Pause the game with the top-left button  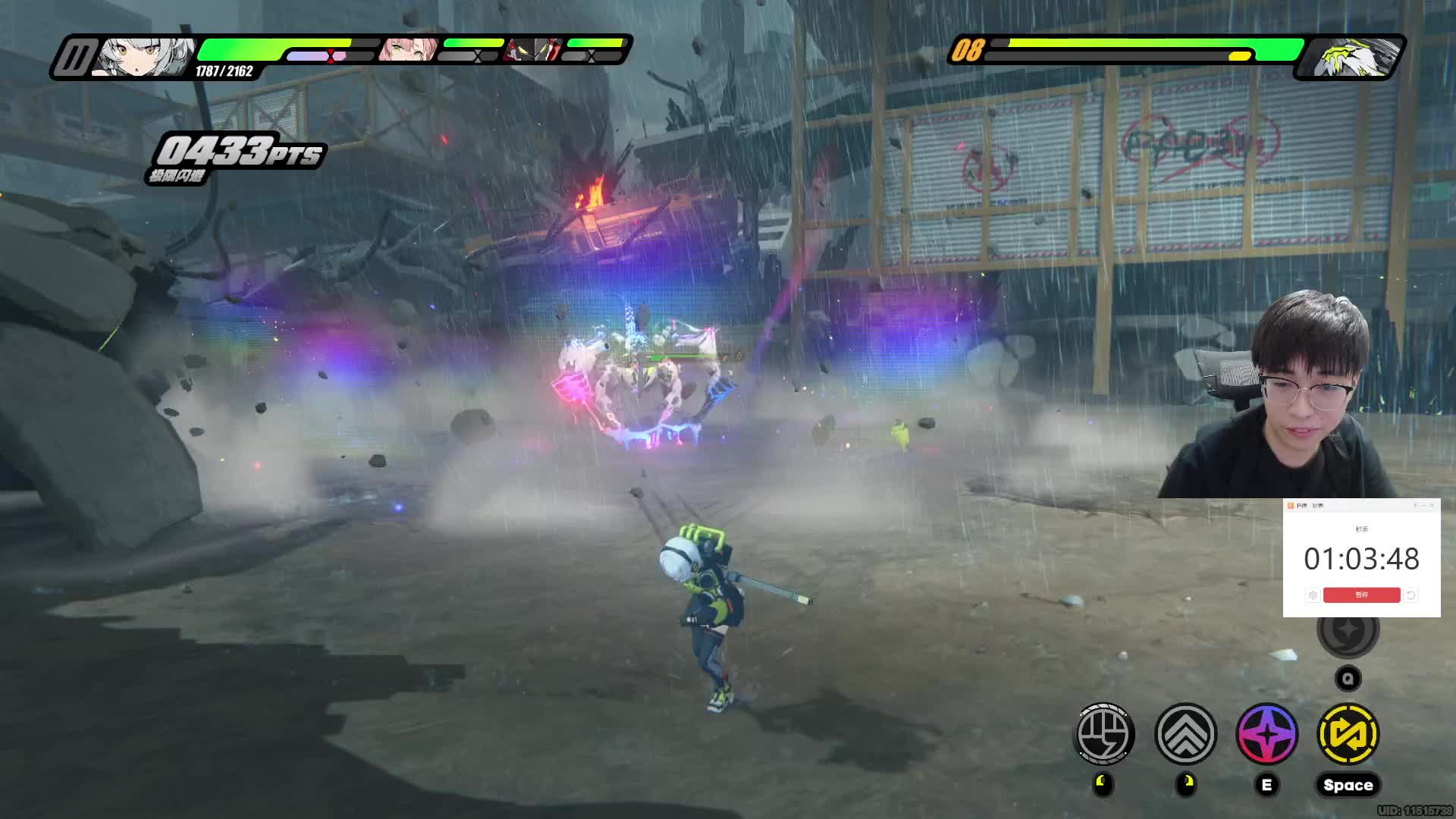pos(74,58)
